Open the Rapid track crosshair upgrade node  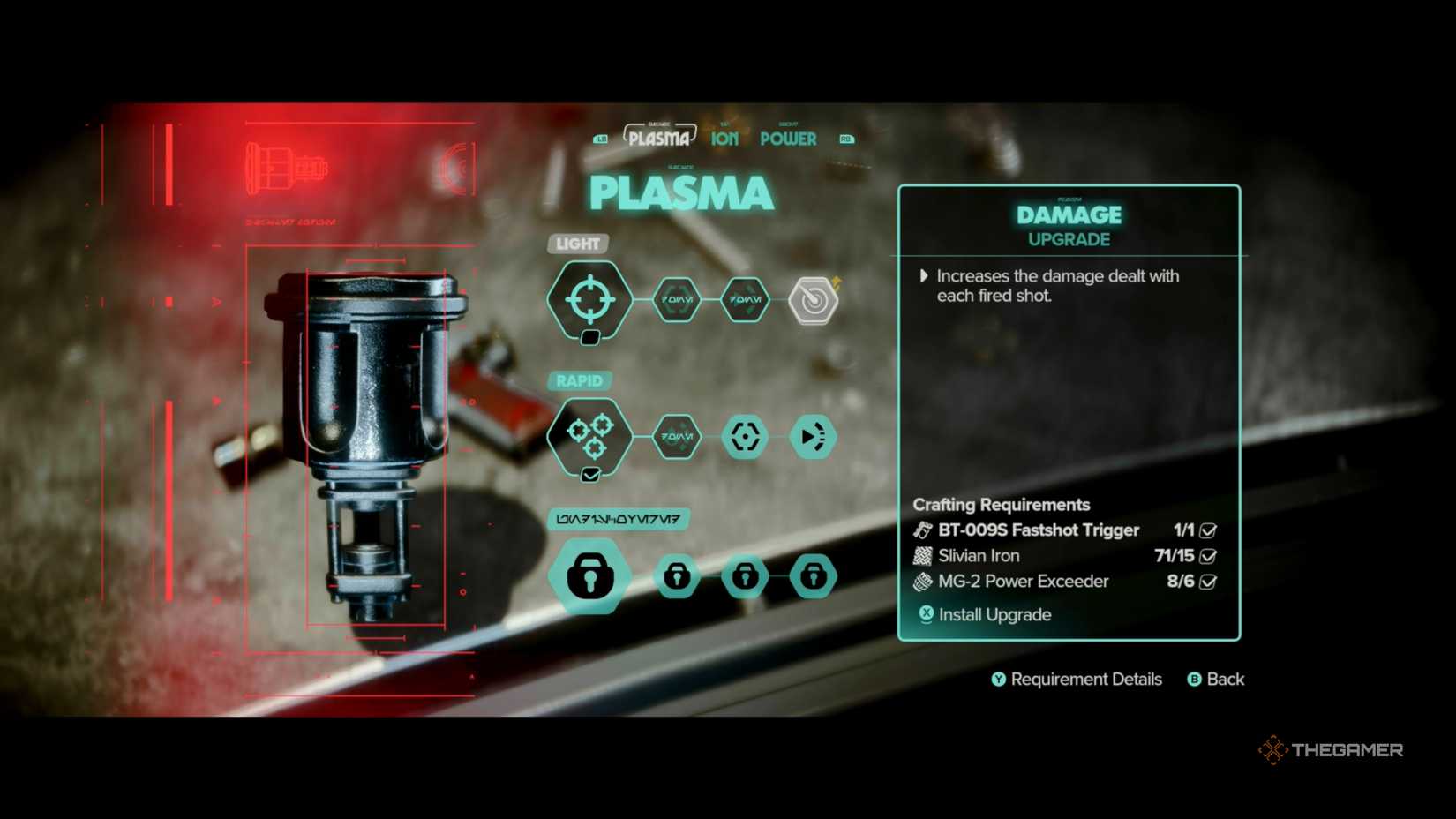tap(745, 436)
